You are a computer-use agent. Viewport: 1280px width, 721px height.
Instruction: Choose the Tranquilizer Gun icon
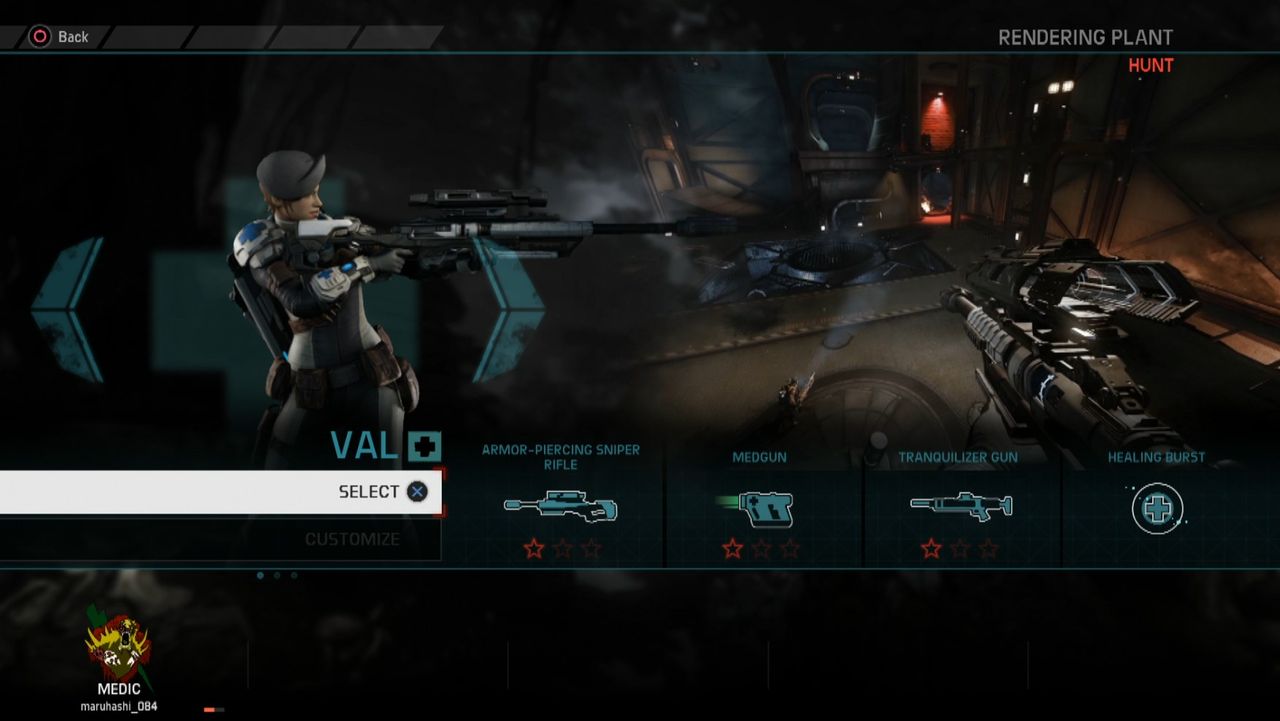tap(960, 505)
